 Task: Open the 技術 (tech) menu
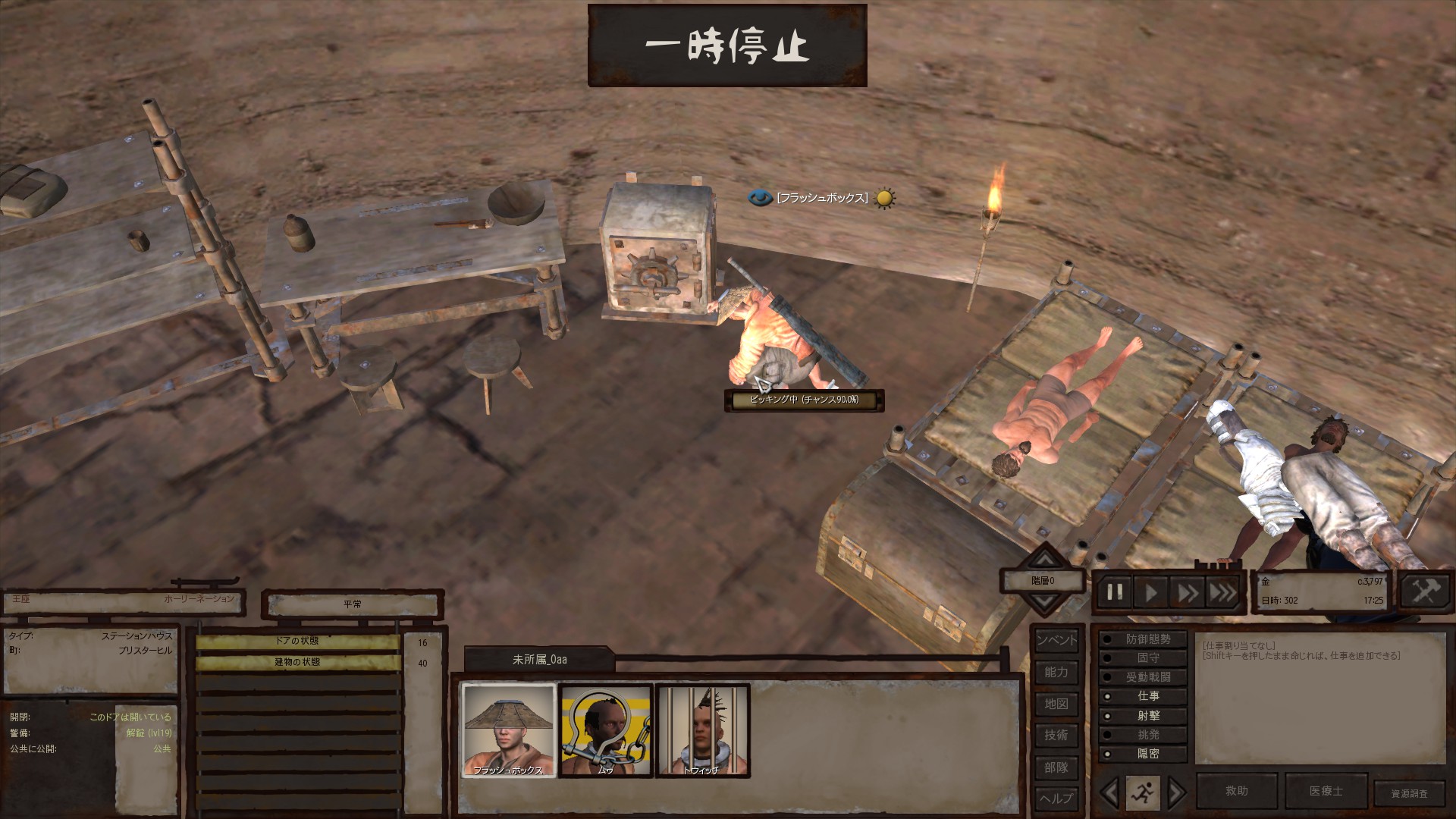click(1056, 735)
